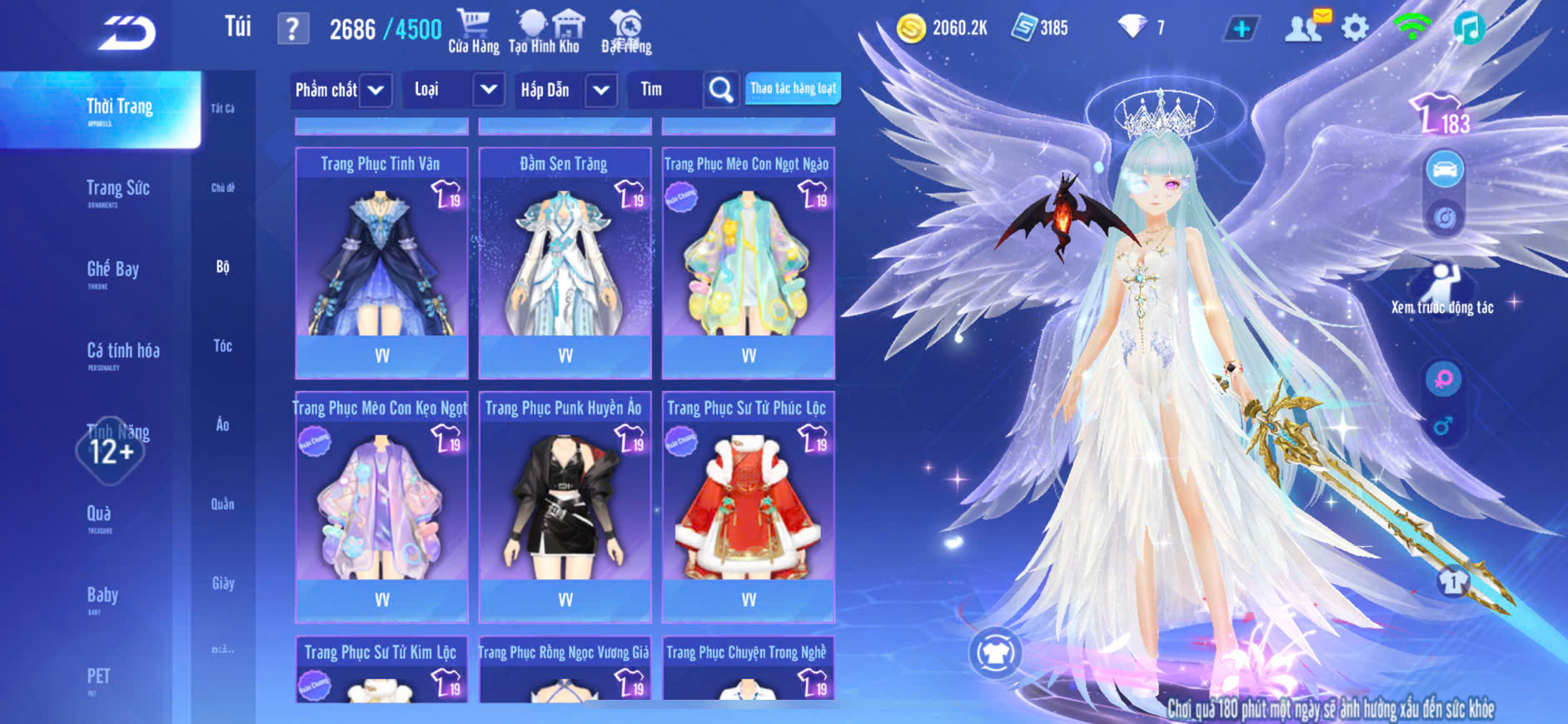
Task: Switch to the Trang Sức tab
Action: pyautogui.click(x=118, y=190)
